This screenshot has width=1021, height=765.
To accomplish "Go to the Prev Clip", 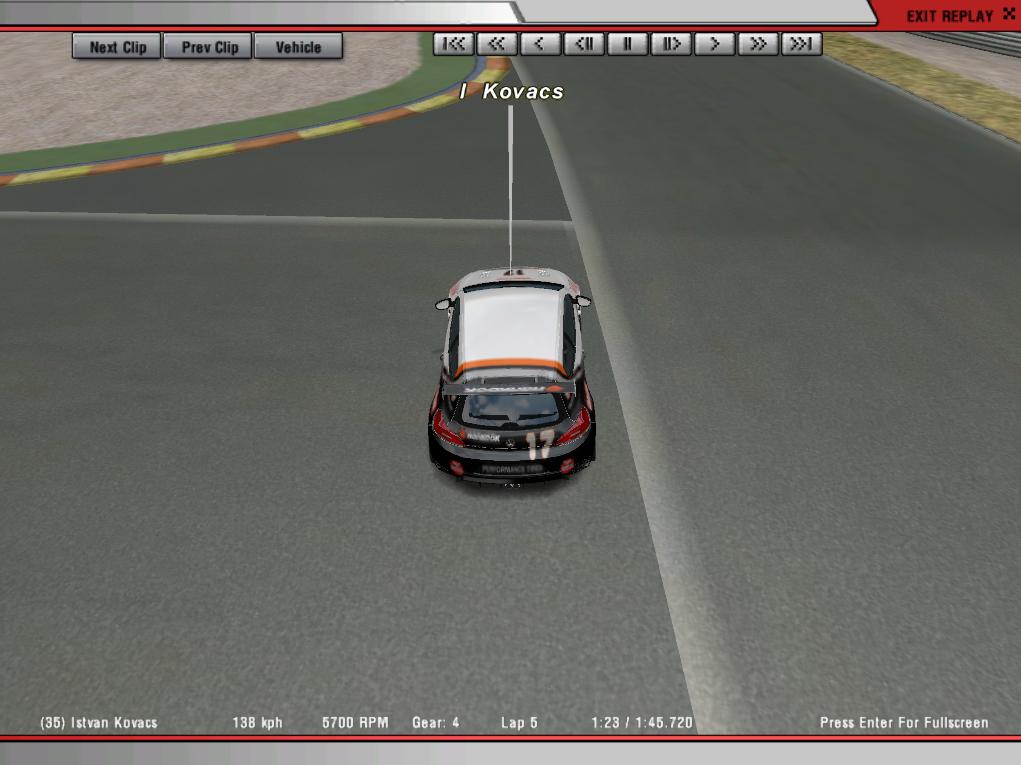I will [210, 47].
